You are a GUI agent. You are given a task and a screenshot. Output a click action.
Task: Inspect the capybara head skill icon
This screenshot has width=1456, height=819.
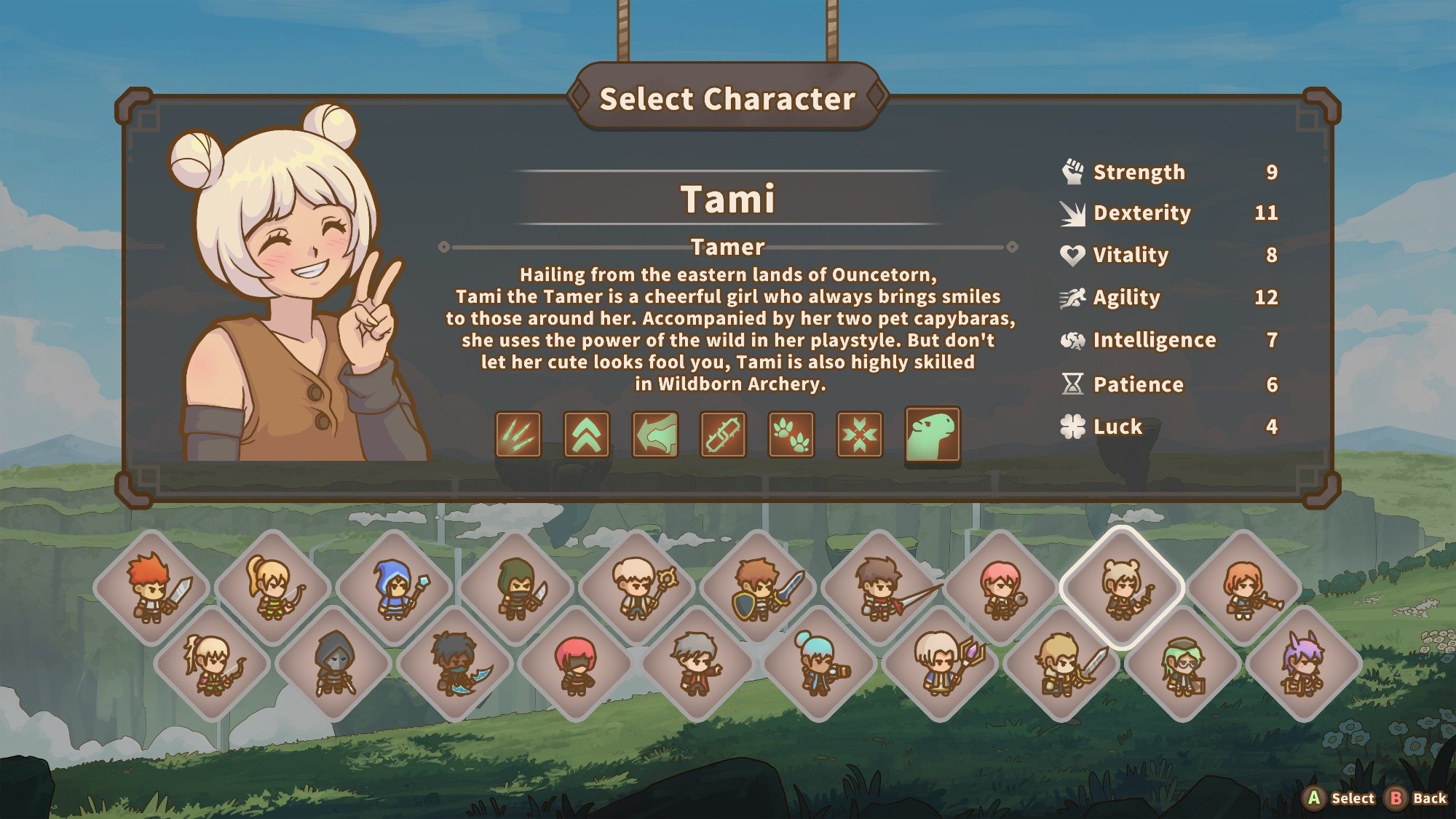(933, 435)
